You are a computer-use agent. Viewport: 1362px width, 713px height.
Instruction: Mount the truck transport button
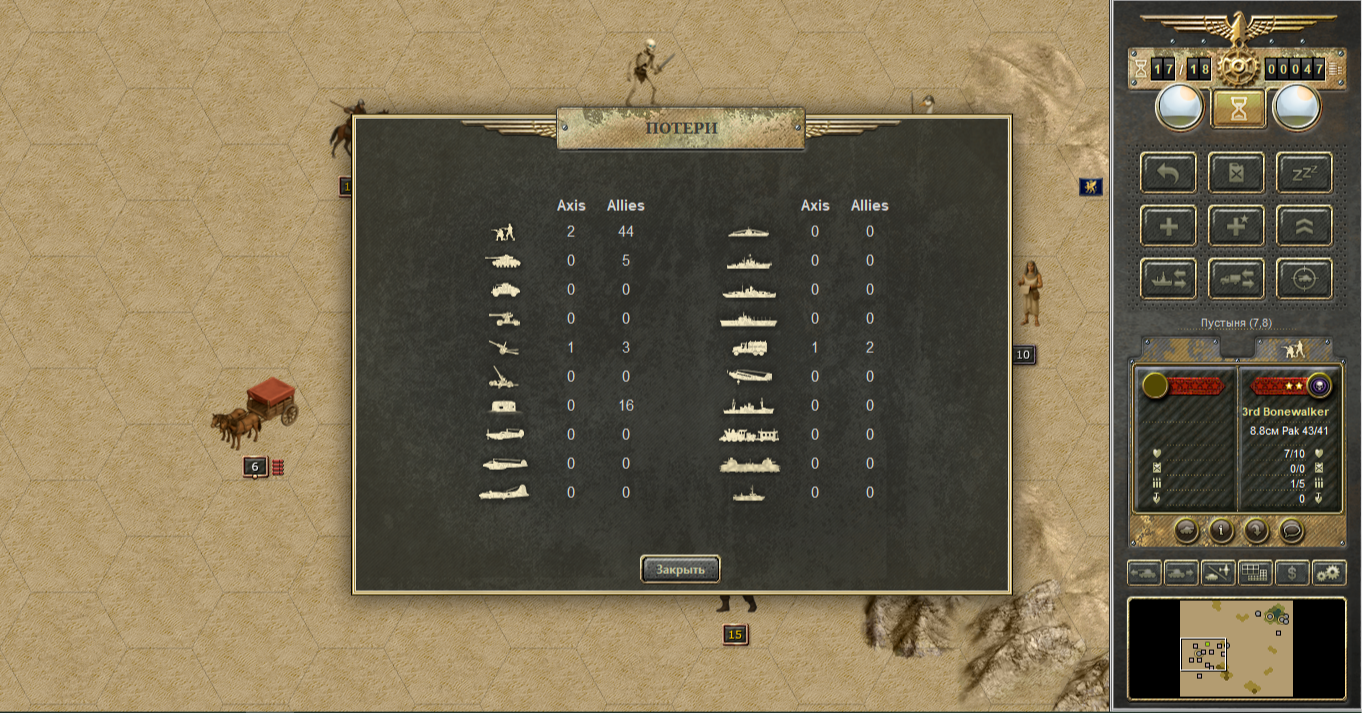(x=1236, y=279)
